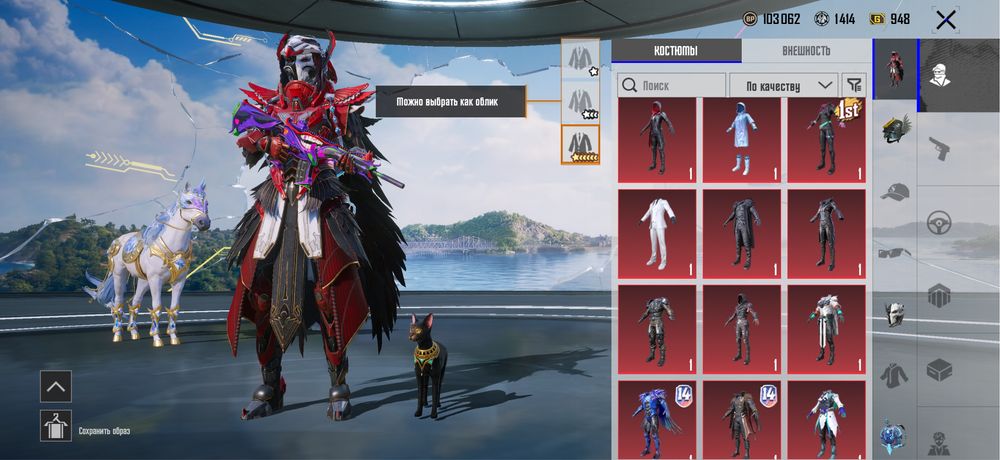
Task: Select the one-star outfit level slot
Action: pyautogui.click(x=580, y=58)
